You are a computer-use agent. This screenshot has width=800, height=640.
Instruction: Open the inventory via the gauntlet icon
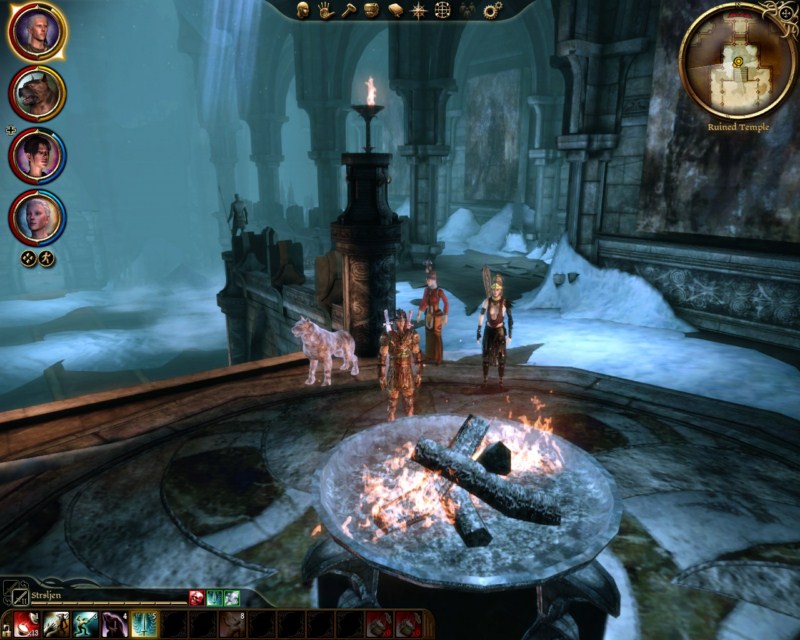[371, 10]
